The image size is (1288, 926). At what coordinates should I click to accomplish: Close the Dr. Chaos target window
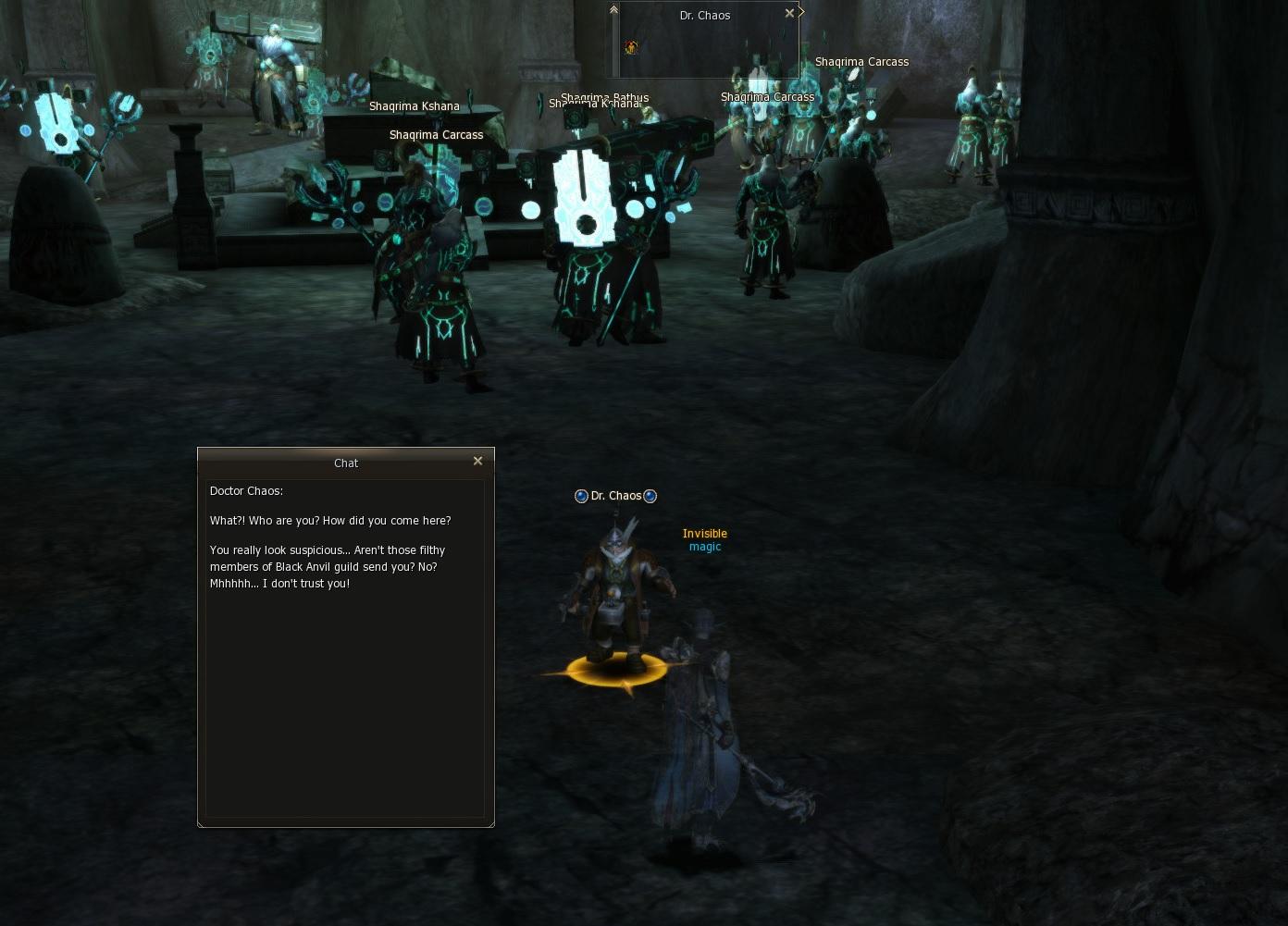(x=788, y=13)
